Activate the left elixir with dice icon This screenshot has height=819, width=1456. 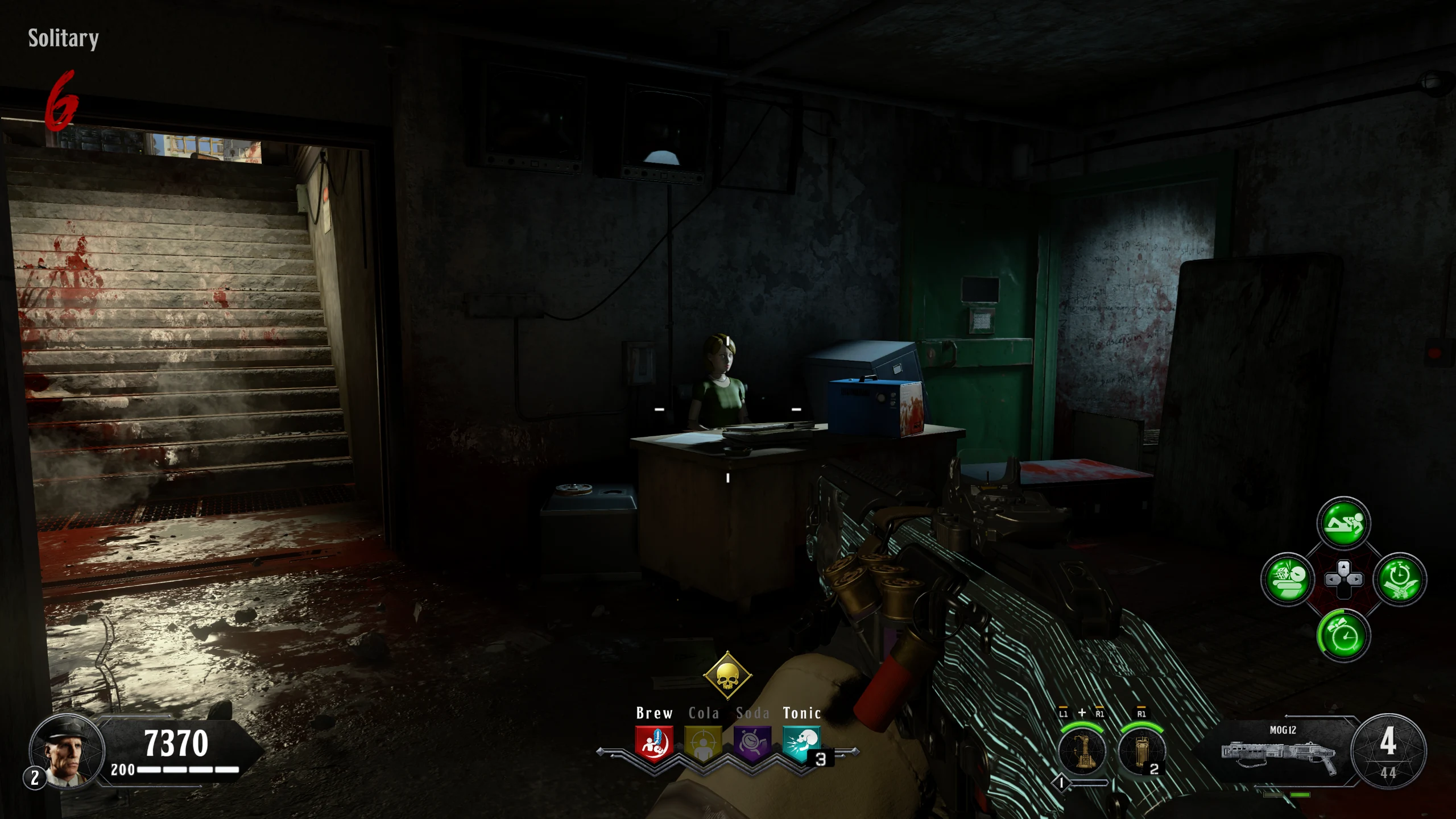point(1288,580)
